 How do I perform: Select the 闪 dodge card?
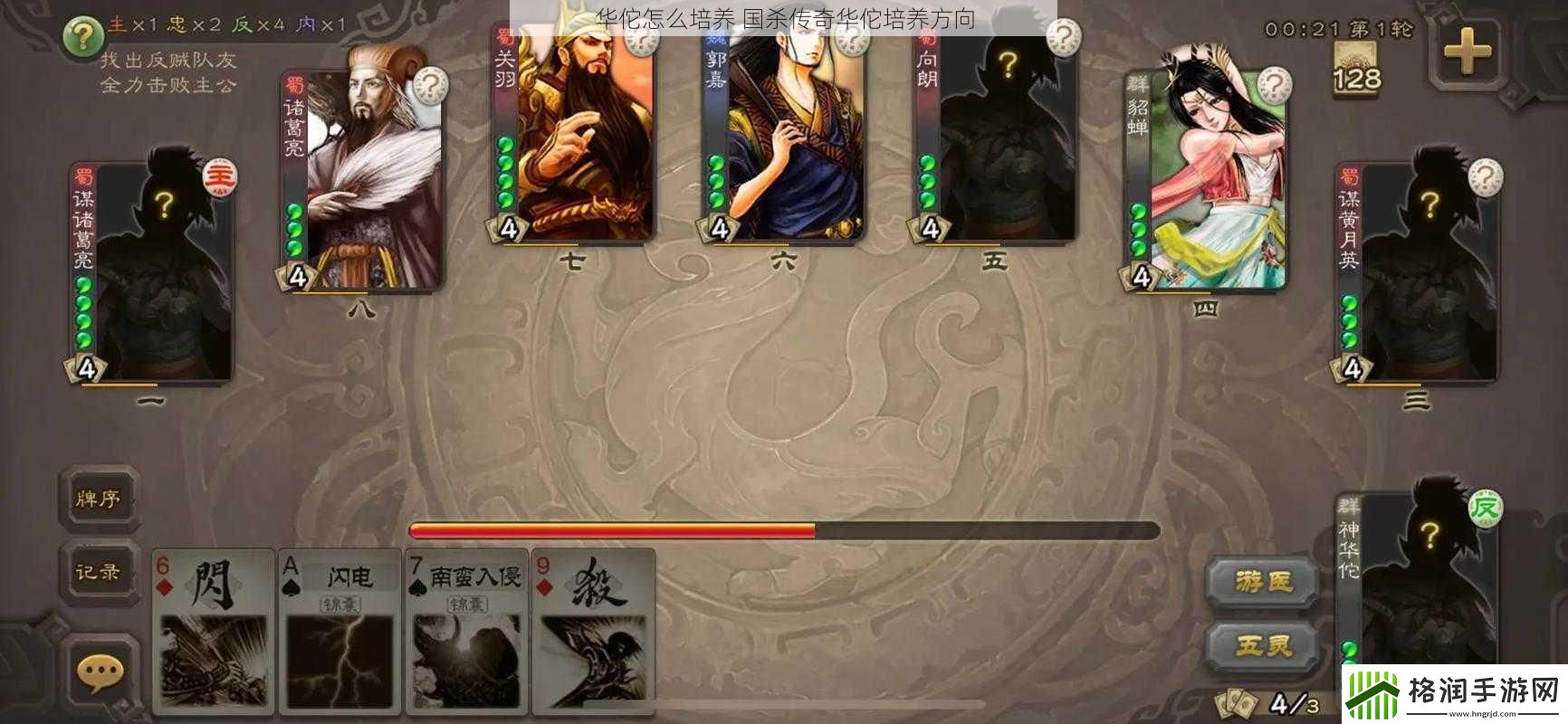(x=214, y=629)
